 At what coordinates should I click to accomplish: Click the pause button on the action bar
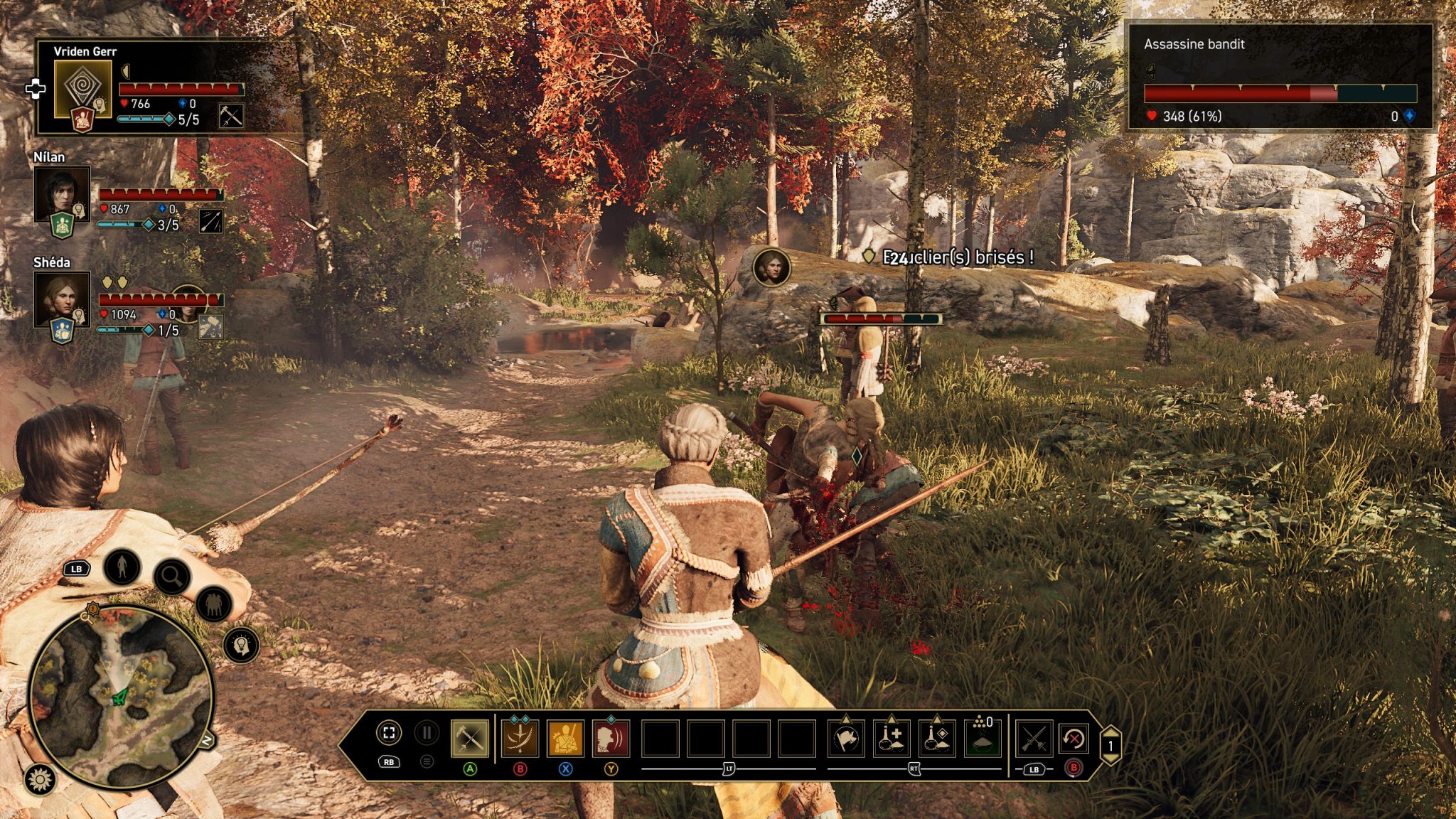(x=427, y=733)
